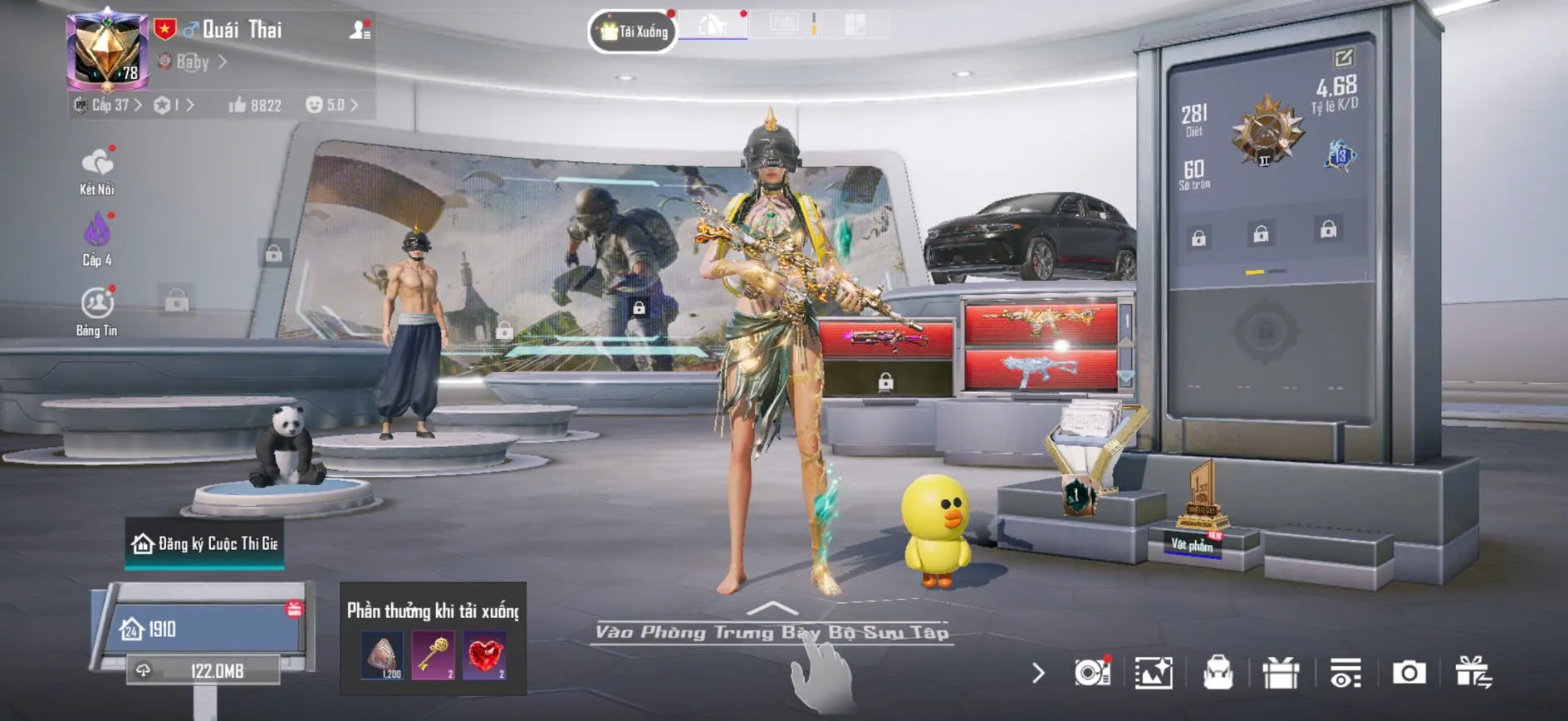This screenshot has width=1568, height=721.
Task: View the Royale Pass Cấp 37 level
Action: coord(110,105)
